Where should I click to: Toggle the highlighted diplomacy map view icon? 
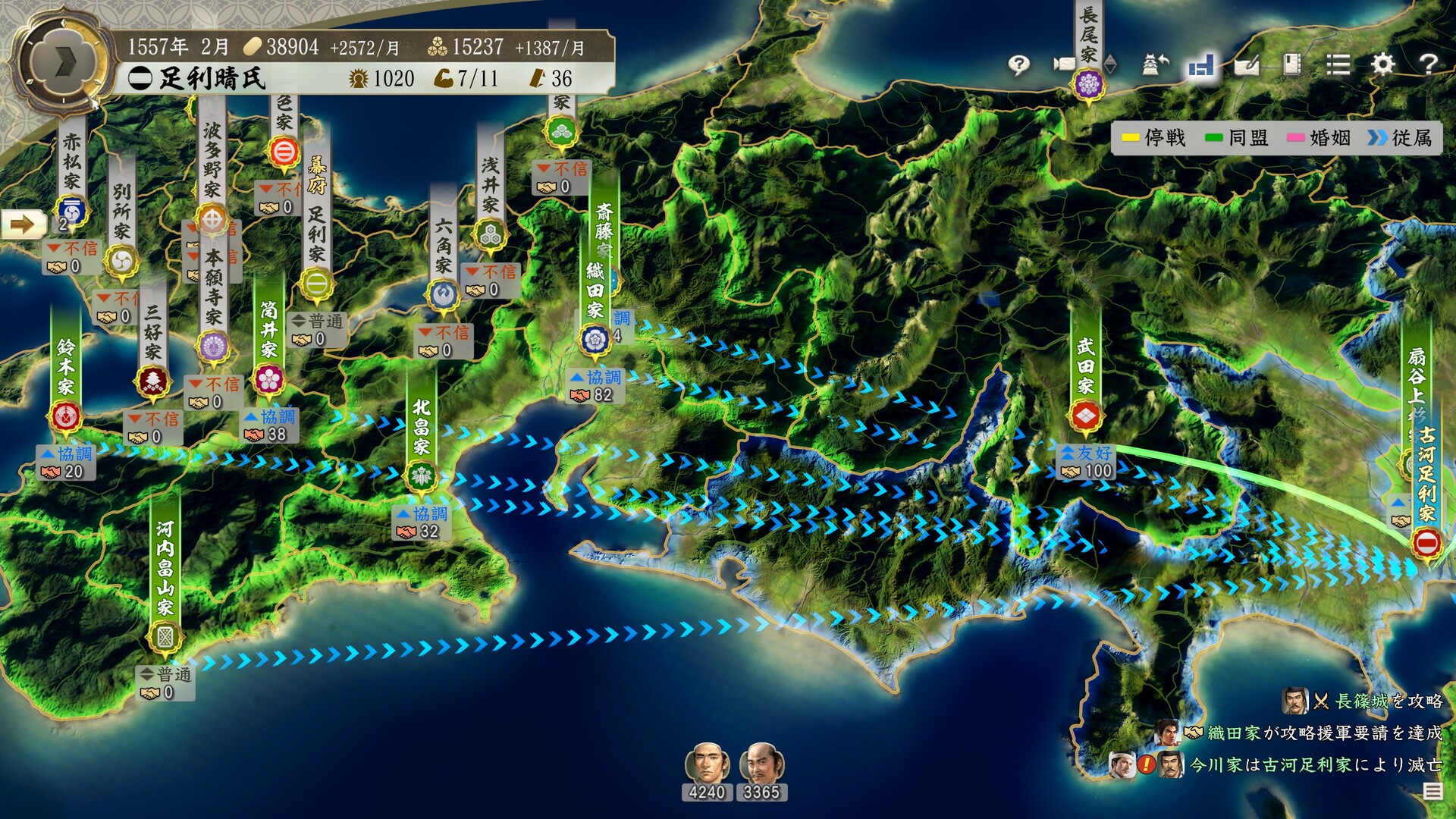[x=1201, y=66]
